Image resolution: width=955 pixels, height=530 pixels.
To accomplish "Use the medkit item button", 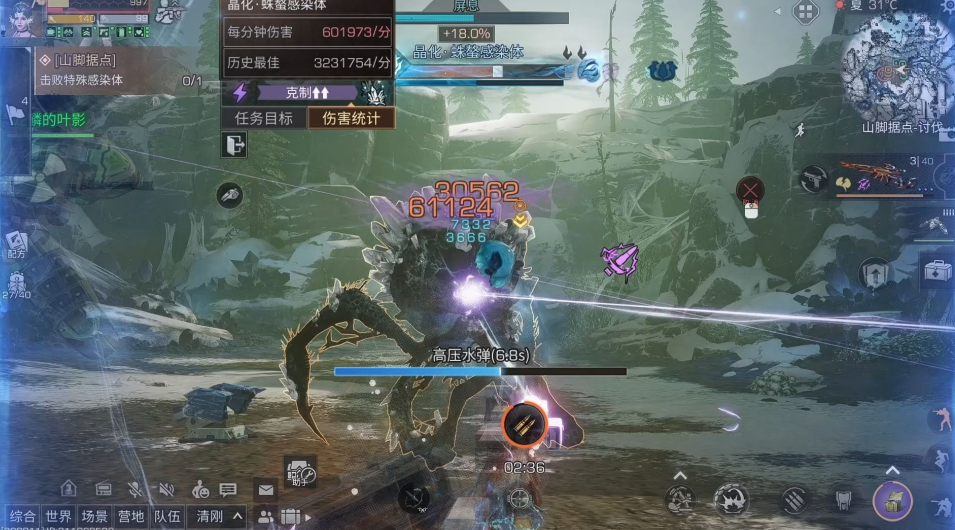I will 937,270.
